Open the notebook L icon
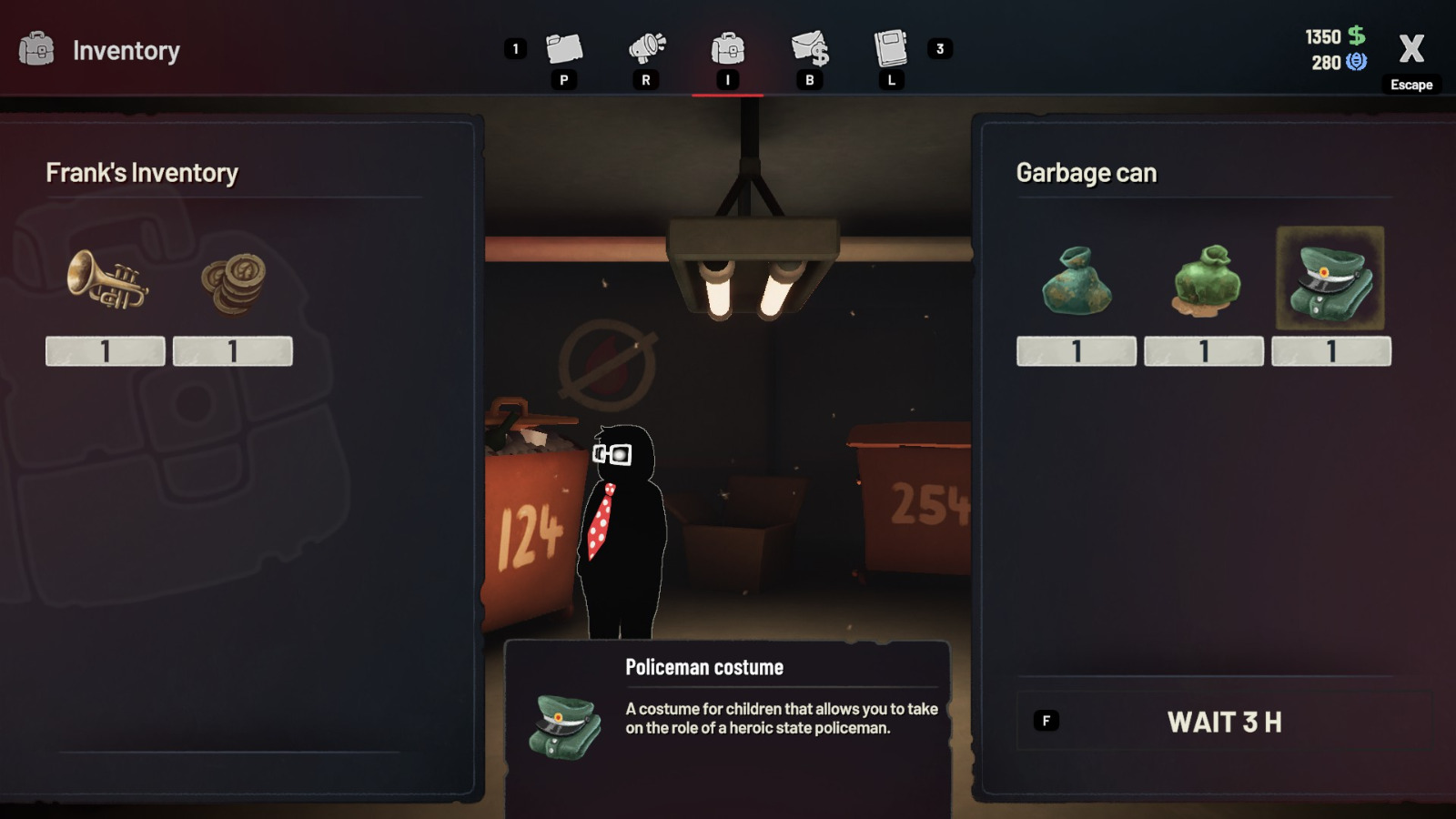Screen dimensions: 1456x819 pyautogui.click(x=890, y=50)
